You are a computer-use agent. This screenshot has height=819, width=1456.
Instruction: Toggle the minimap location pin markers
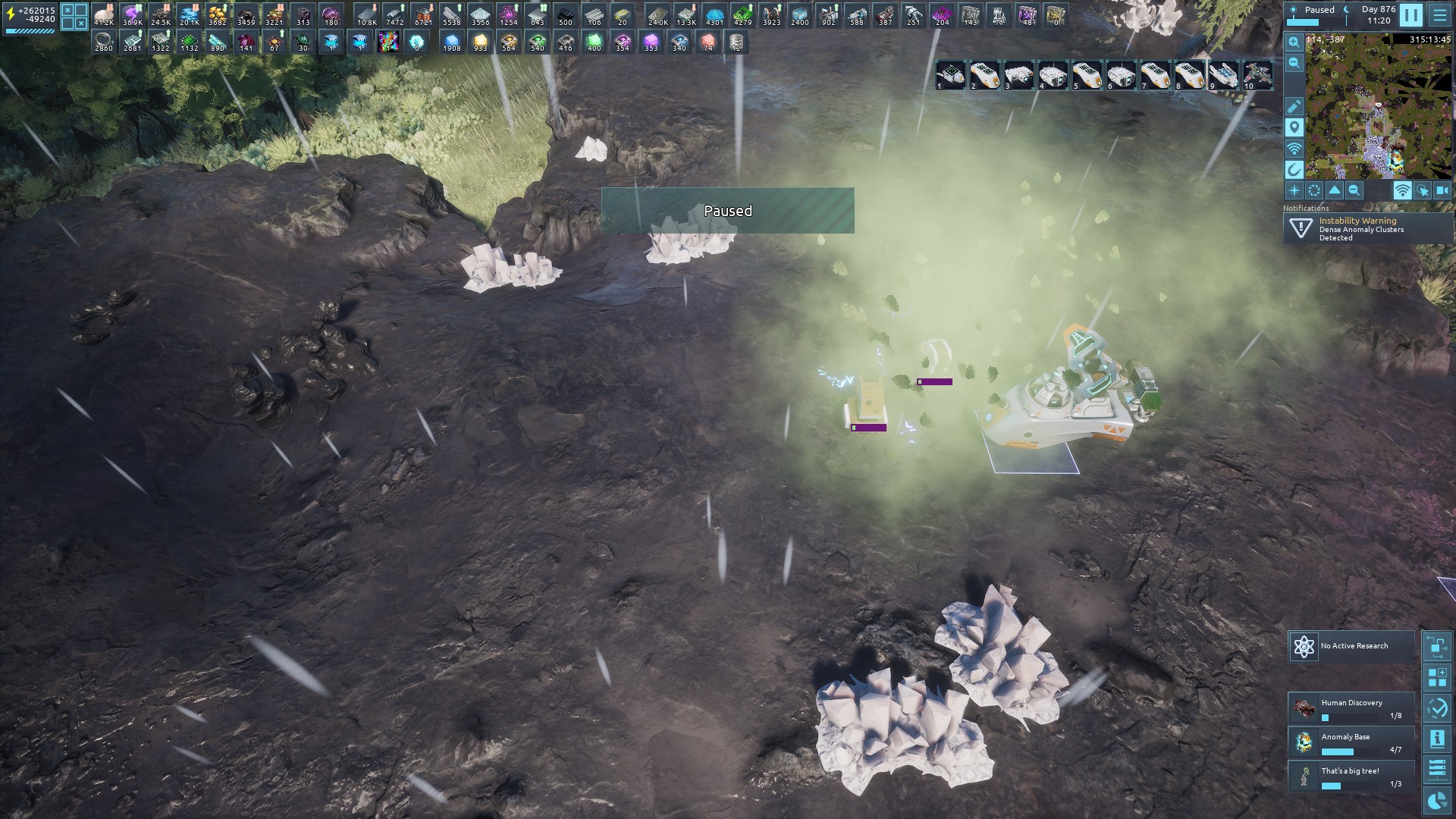pos(1294,127)
